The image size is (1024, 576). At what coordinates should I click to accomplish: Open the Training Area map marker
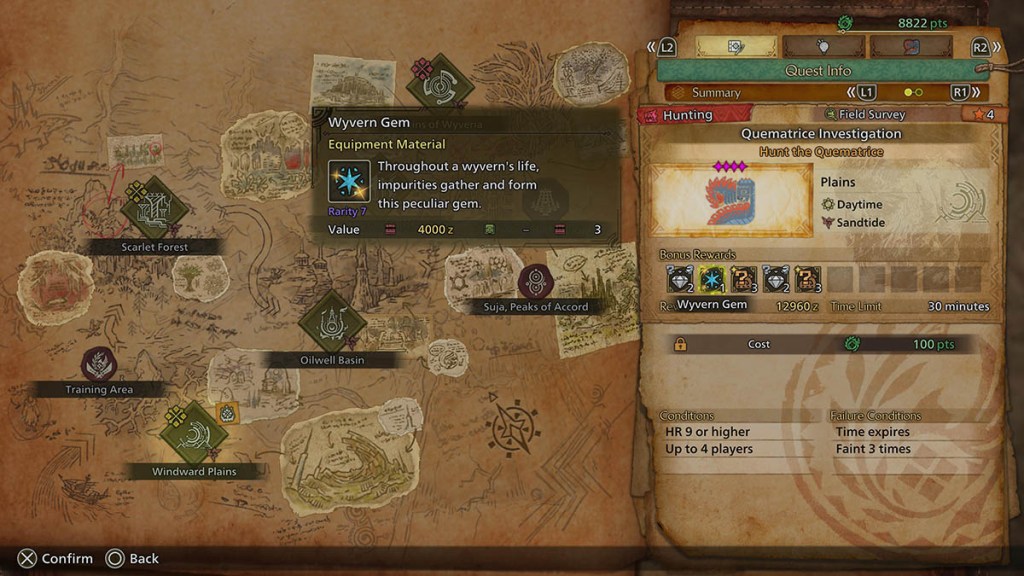point(99,364)
